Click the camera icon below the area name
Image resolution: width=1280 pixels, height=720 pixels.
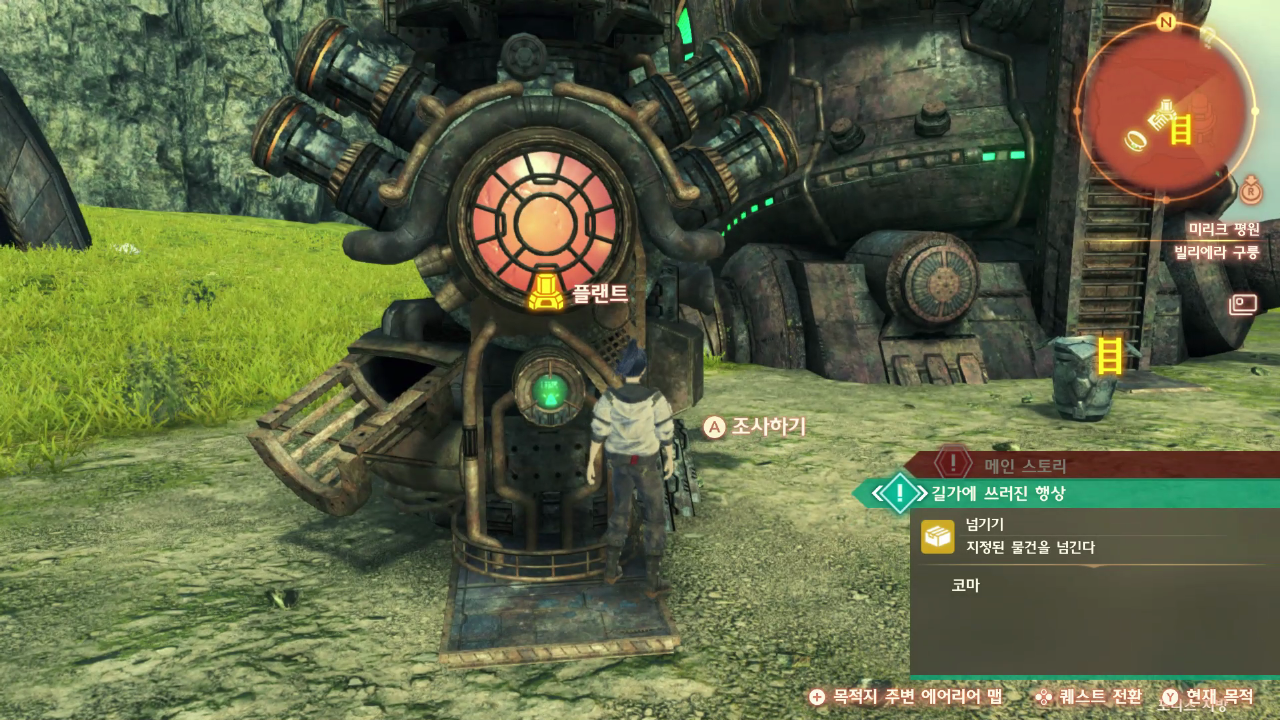point(1243,303)
